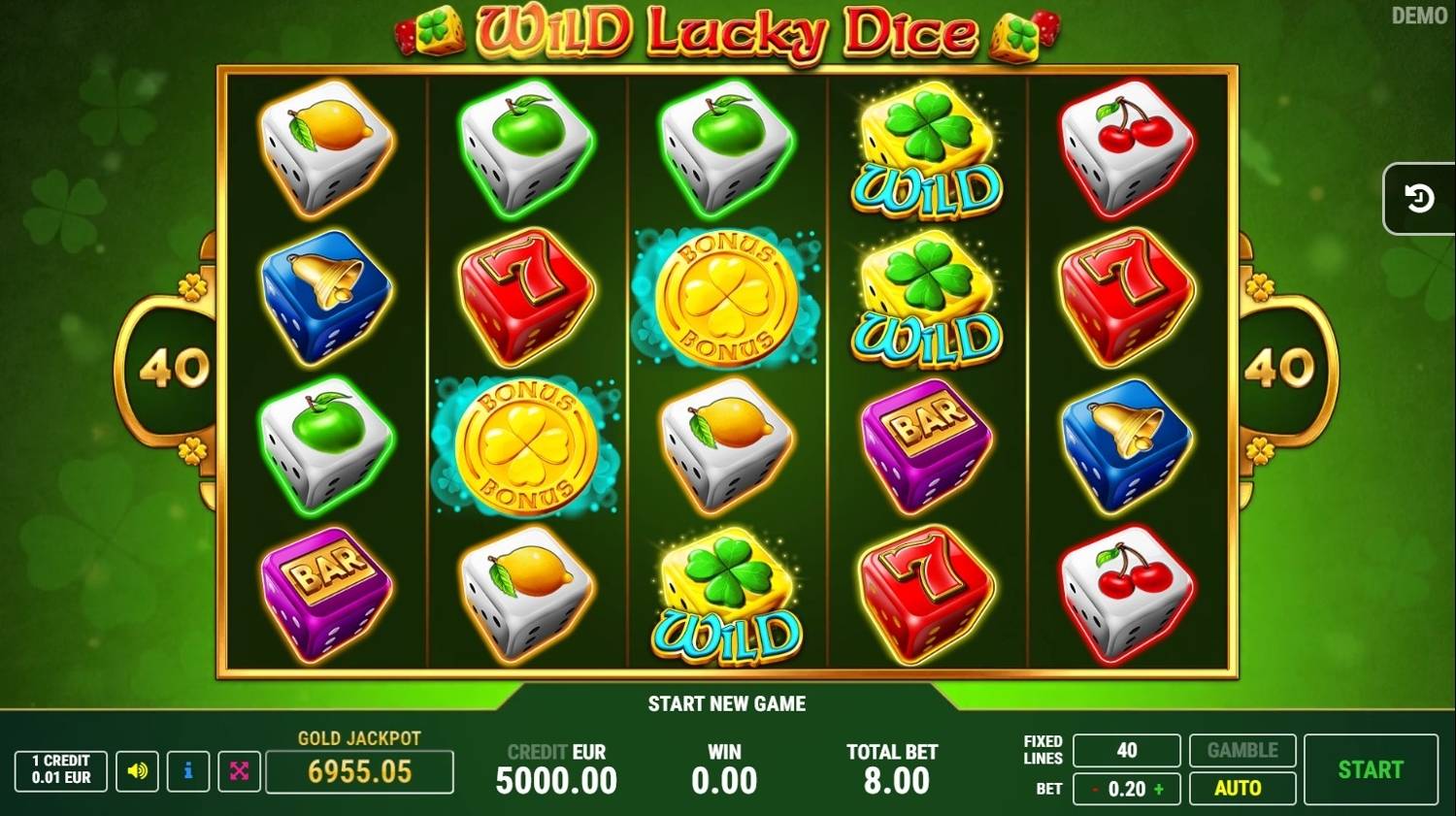Viewport: 1456px width, 816px height.
Task: Click the cherry dice atop the fifth reel
Action: tap(1128, 147)
